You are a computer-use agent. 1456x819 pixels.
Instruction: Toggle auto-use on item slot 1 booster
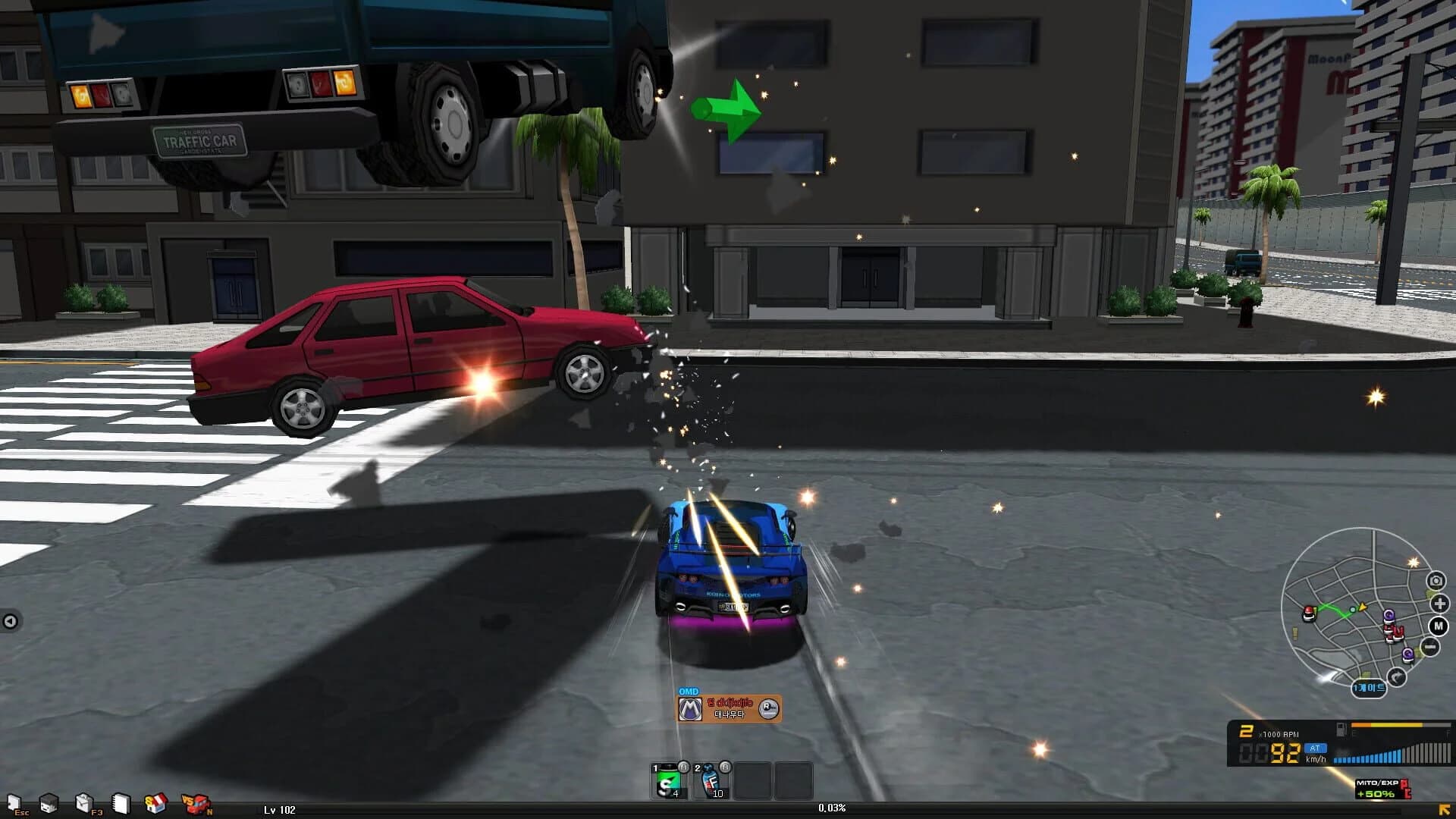point(683,767)
